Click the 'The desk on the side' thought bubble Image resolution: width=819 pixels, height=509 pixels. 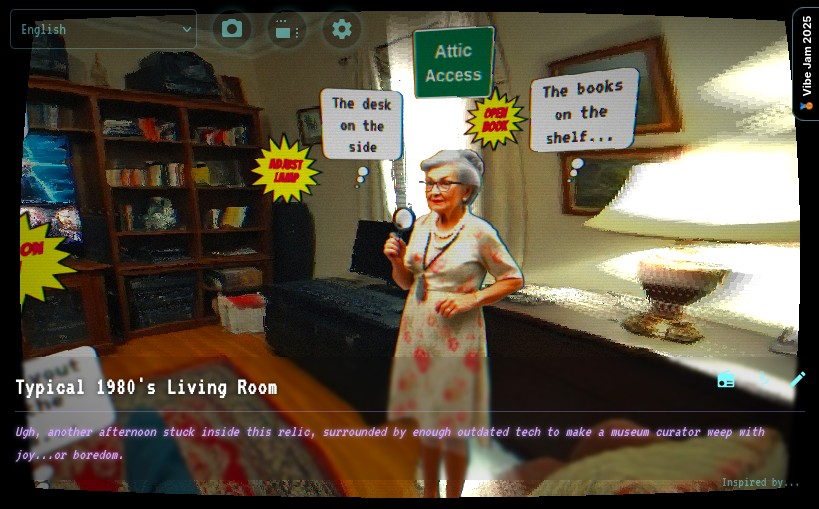(362, 125)
